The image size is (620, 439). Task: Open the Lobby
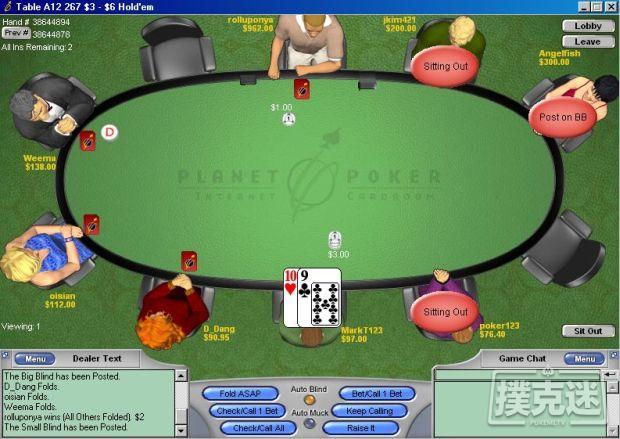(x=588, y=26)
